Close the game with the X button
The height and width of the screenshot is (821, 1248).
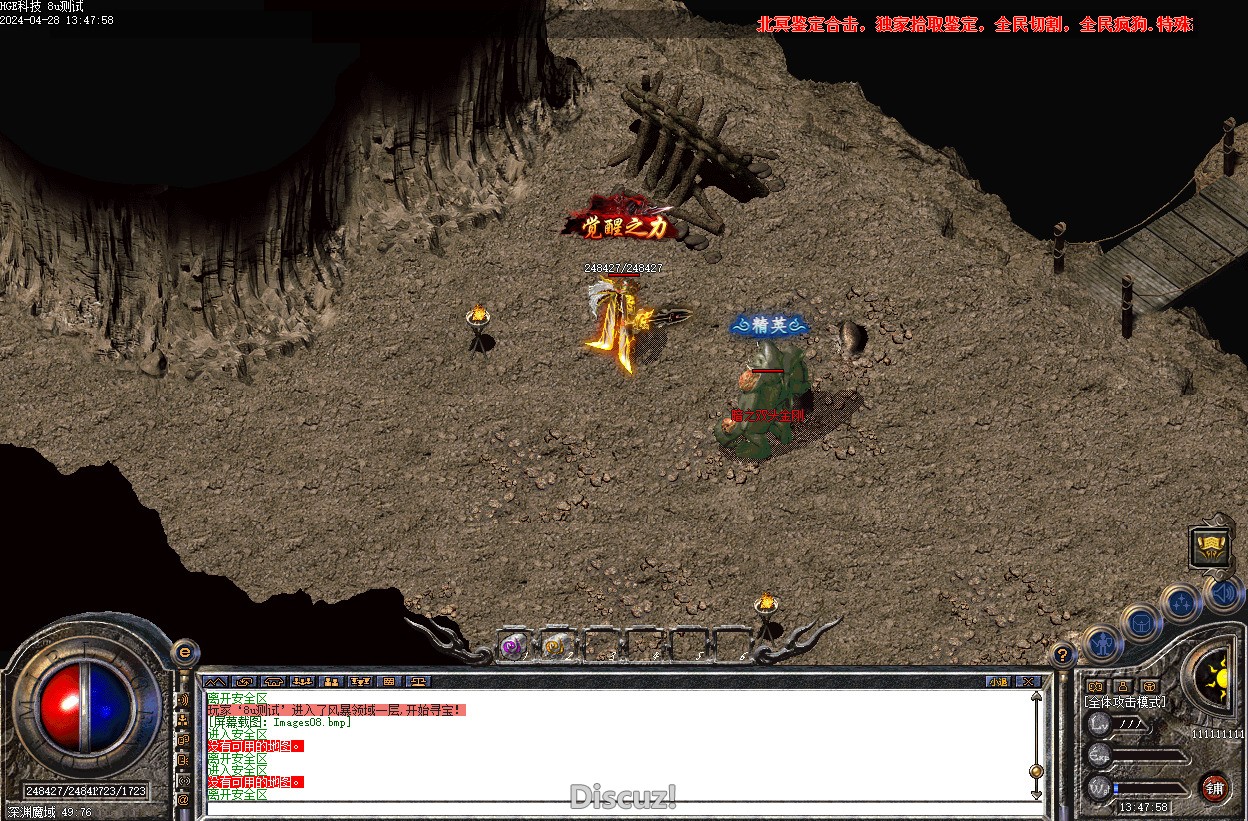[x=1028, y=682]
